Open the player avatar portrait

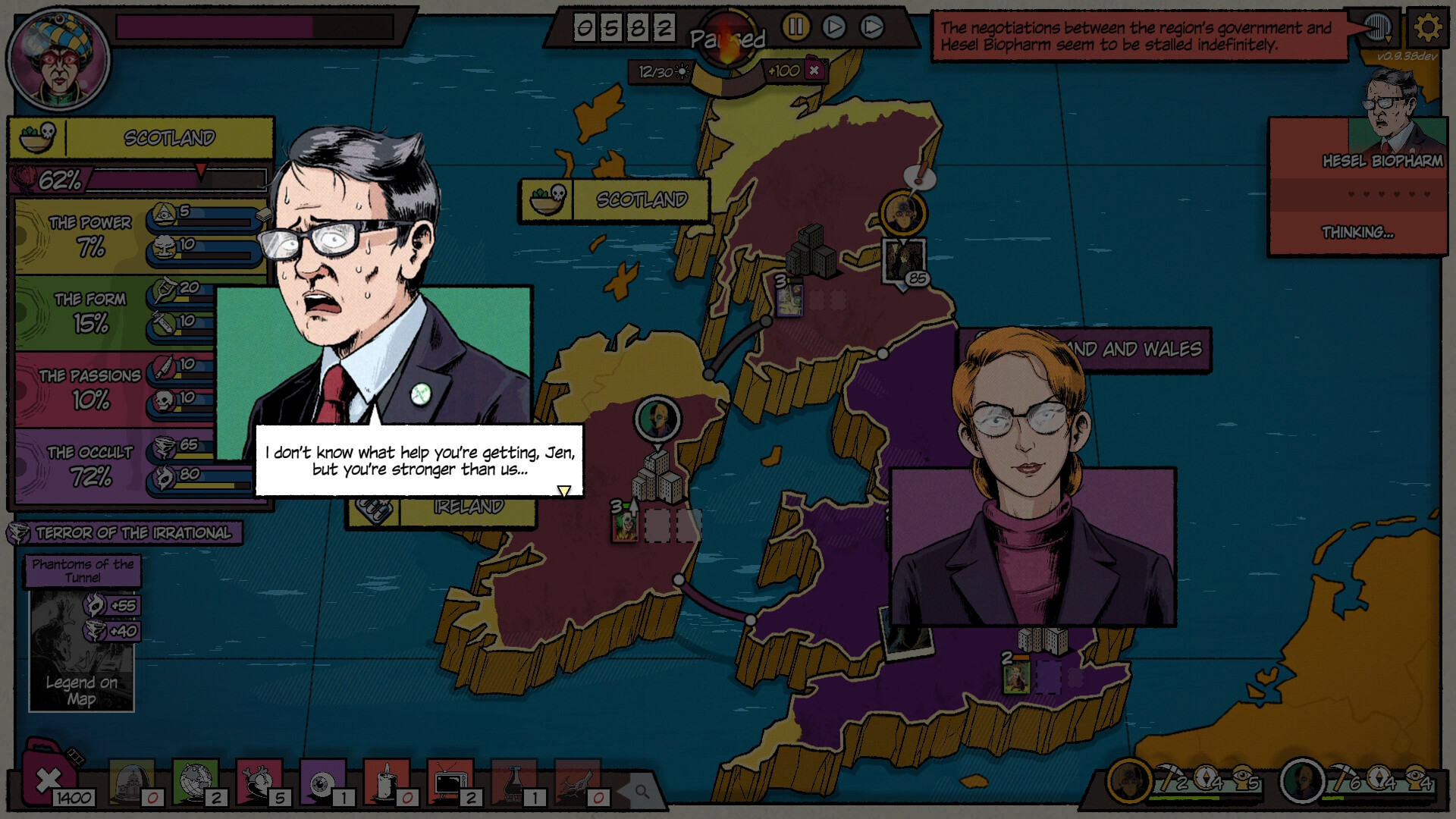click(58, 59)
